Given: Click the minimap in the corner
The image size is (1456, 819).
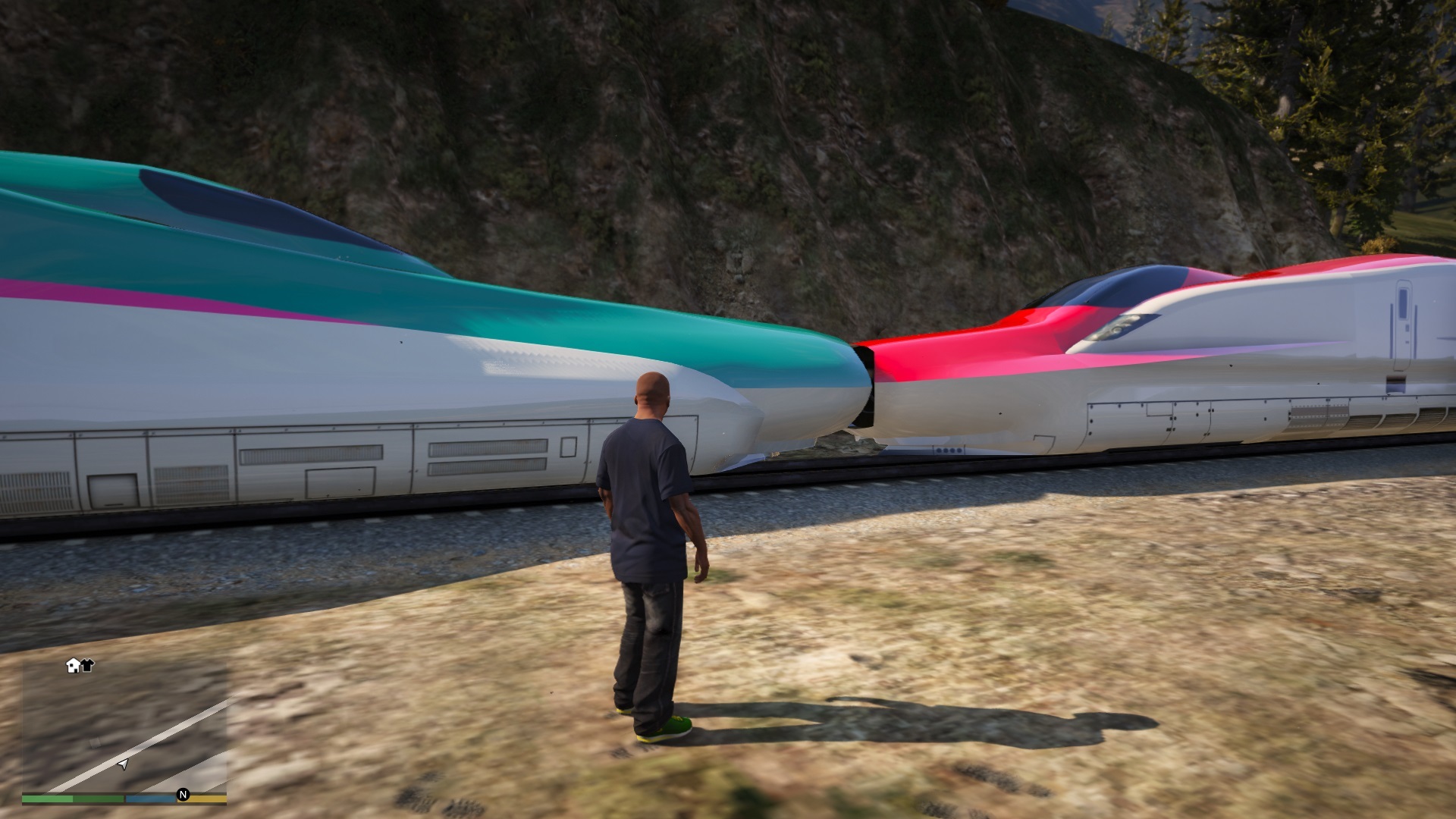Looking at the screenshot, I should click(124, 728).
